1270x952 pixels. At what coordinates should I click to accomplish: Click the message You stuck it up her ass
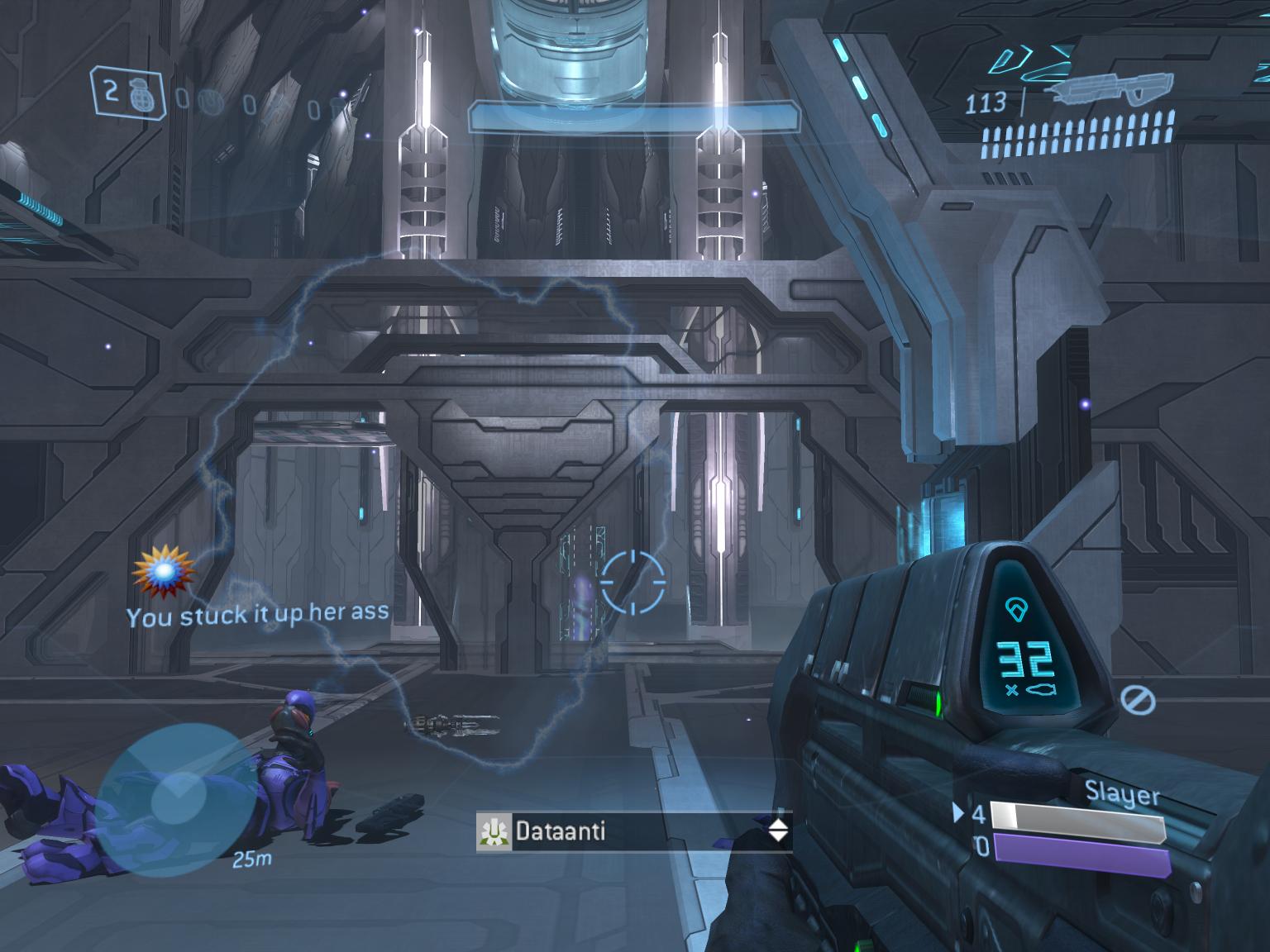point(259,615)
